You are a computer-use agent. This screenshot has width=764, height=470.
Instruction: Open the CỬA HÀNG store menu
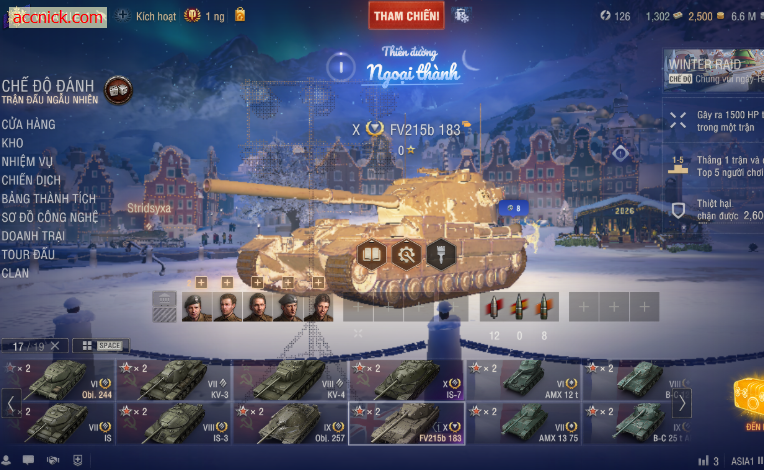[x=28, y=125]
